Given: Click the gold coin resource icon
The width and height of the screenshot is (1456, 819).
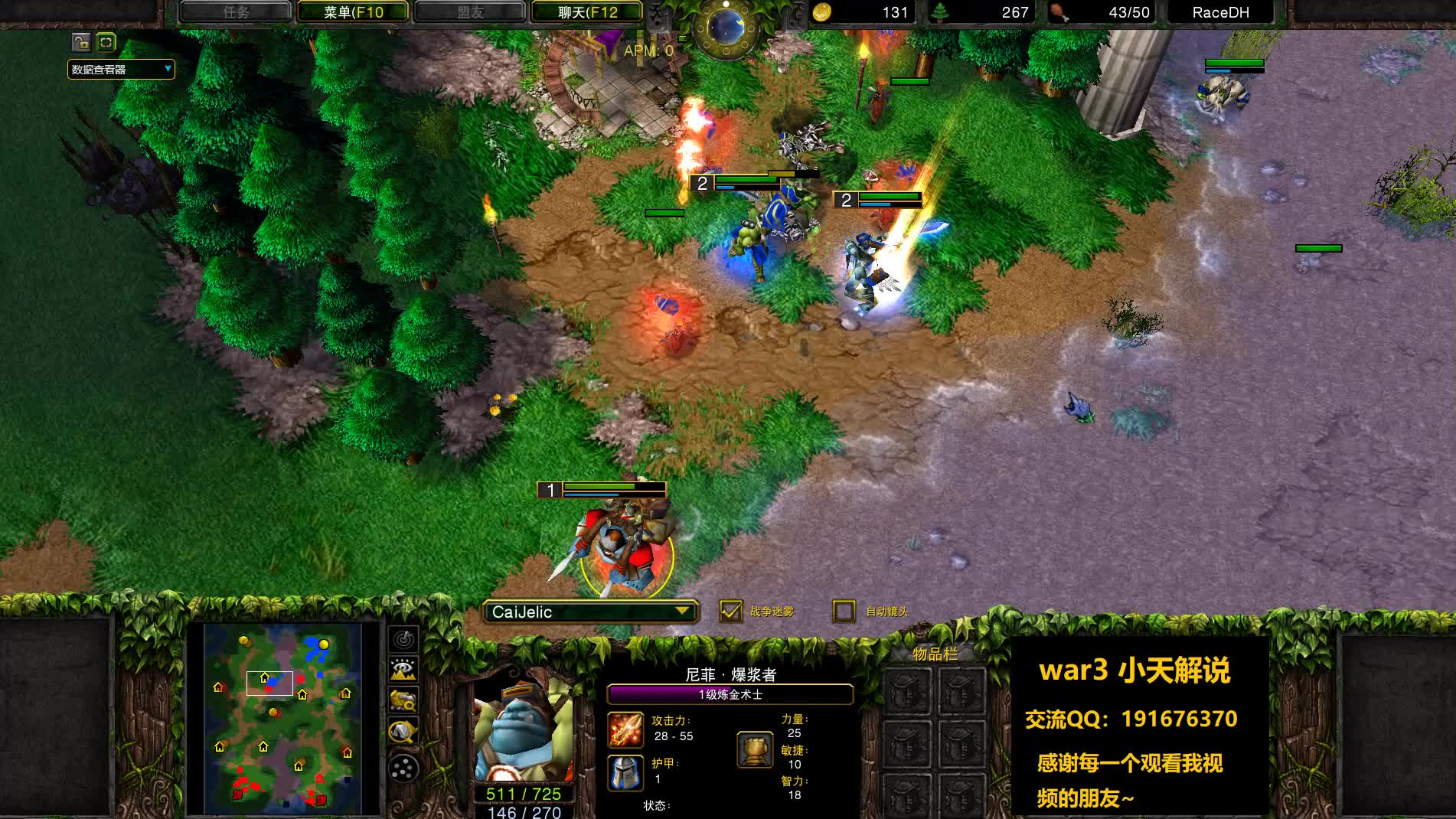Looking at the screenshot, I should 821,12.
